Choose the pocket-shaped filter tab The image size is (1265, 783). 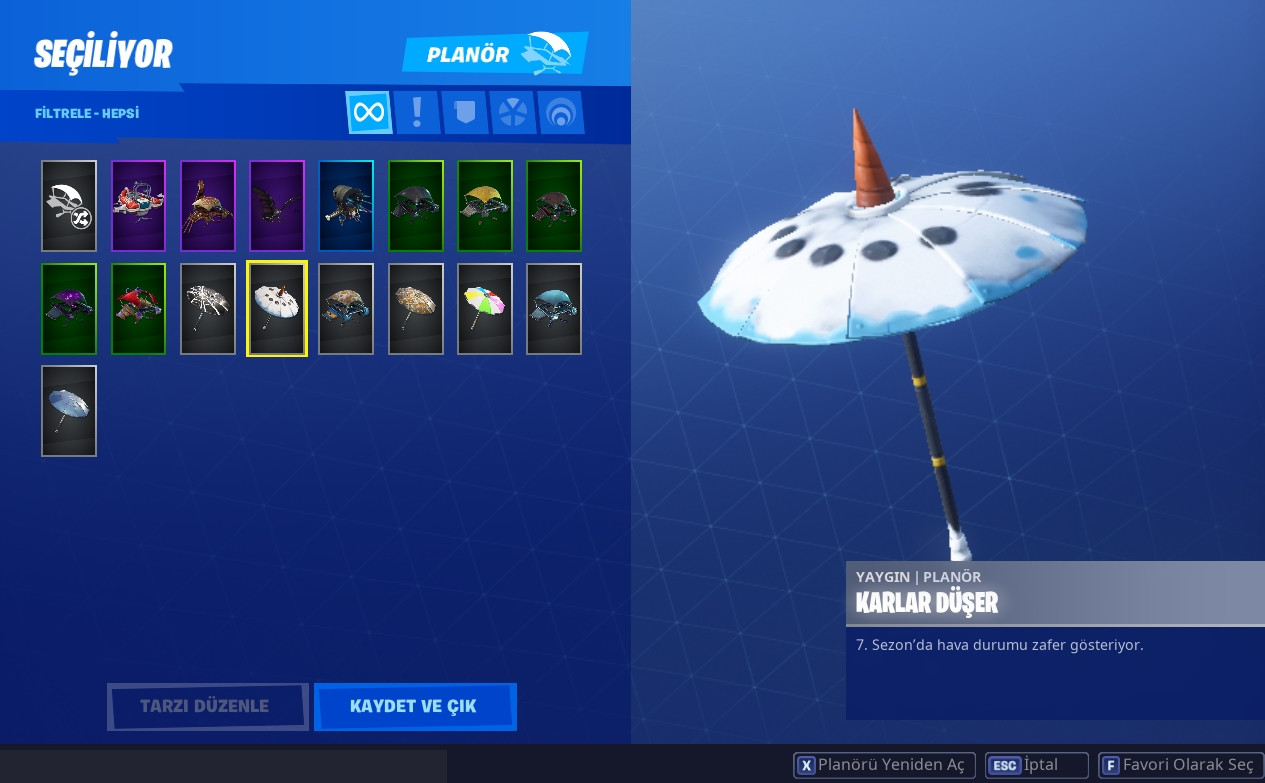(x=464, y=112)
